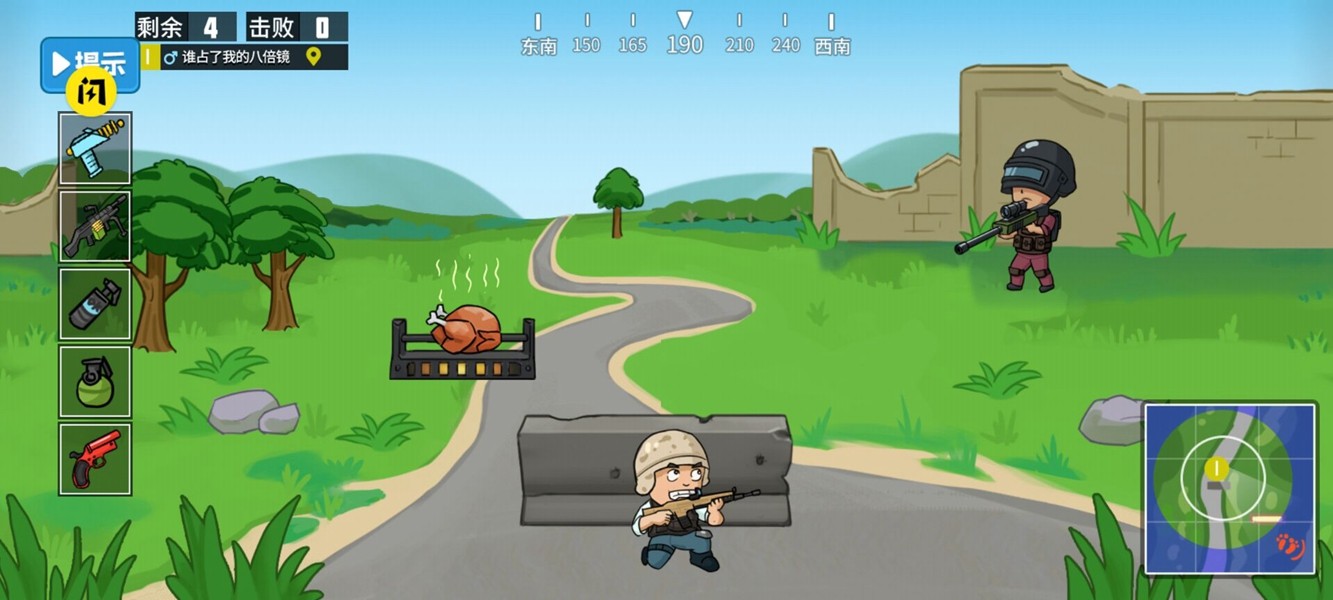The image size is (1333, 600).
Task: Click the yellow location pin icon
Action: click(313, 57)
